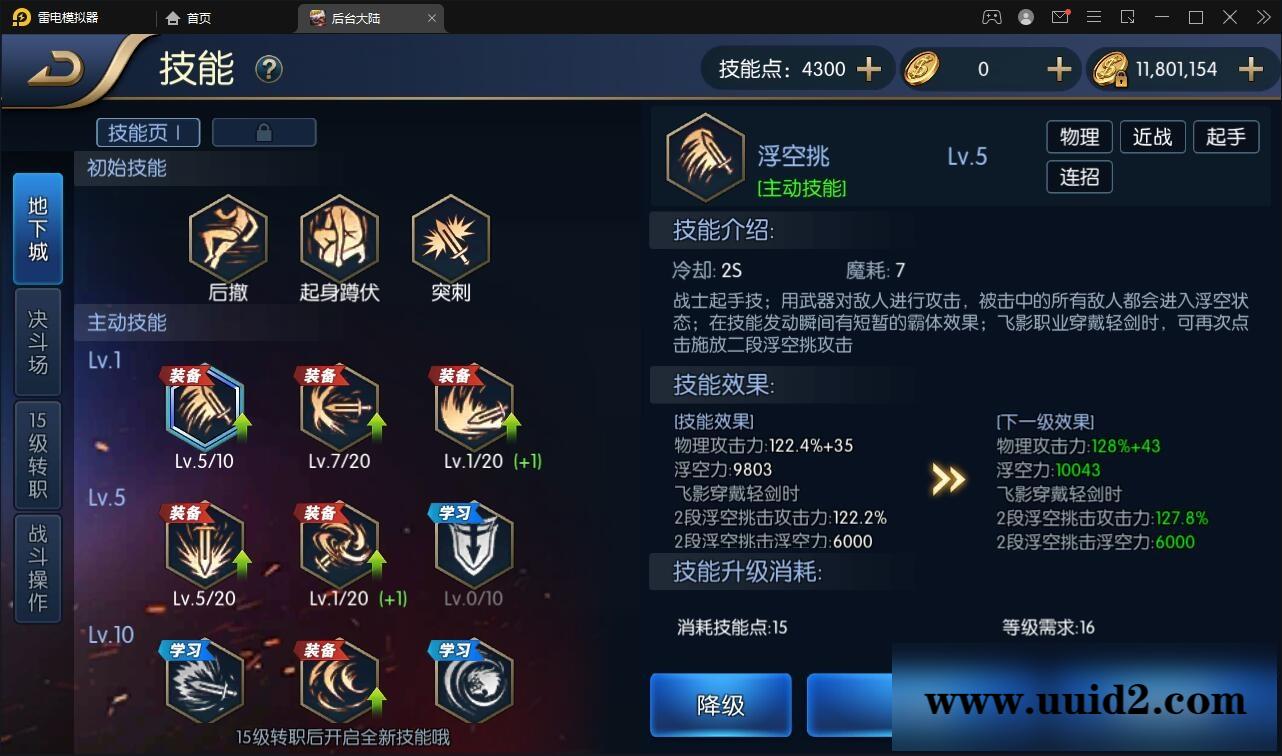Click the plus next to 技能点 4300
This screenshot has height=756, width=1282.
[x=868, y=69]
